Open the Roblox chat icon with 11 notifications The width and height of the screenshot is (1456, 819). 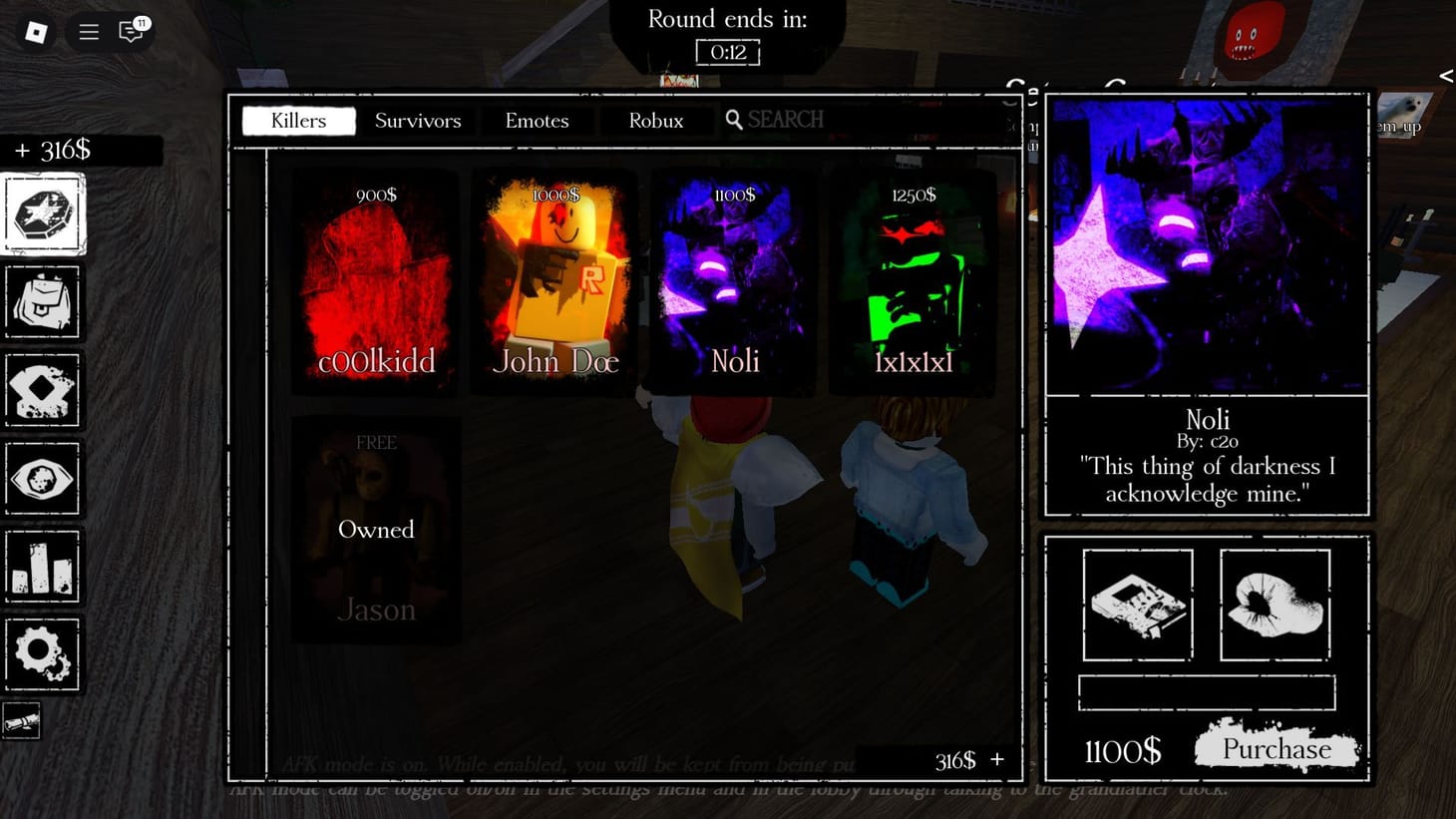pyautogui.click(x=131, y=31)
